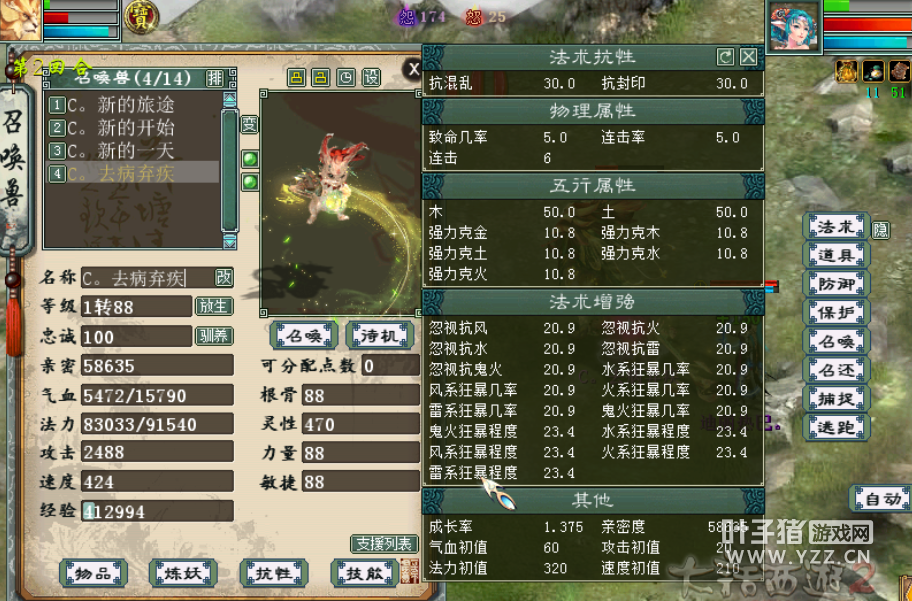Screen dimensions: 912x601
Task: Choose the 防御 defend battle command
Action: (x=836, y=284)
